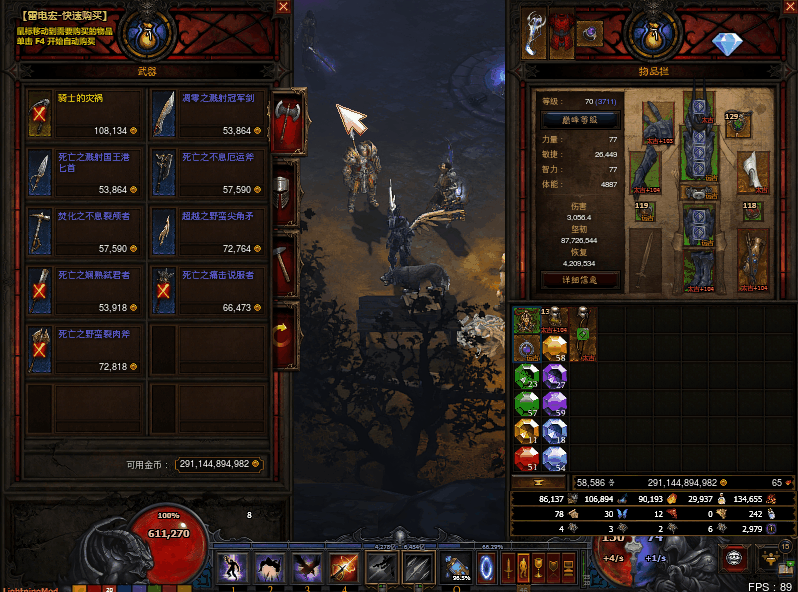Image resolution: width=798 pixels, height=592 pixels.
Task: Click the blue diamond icon
Action: (x=727, y=45)
